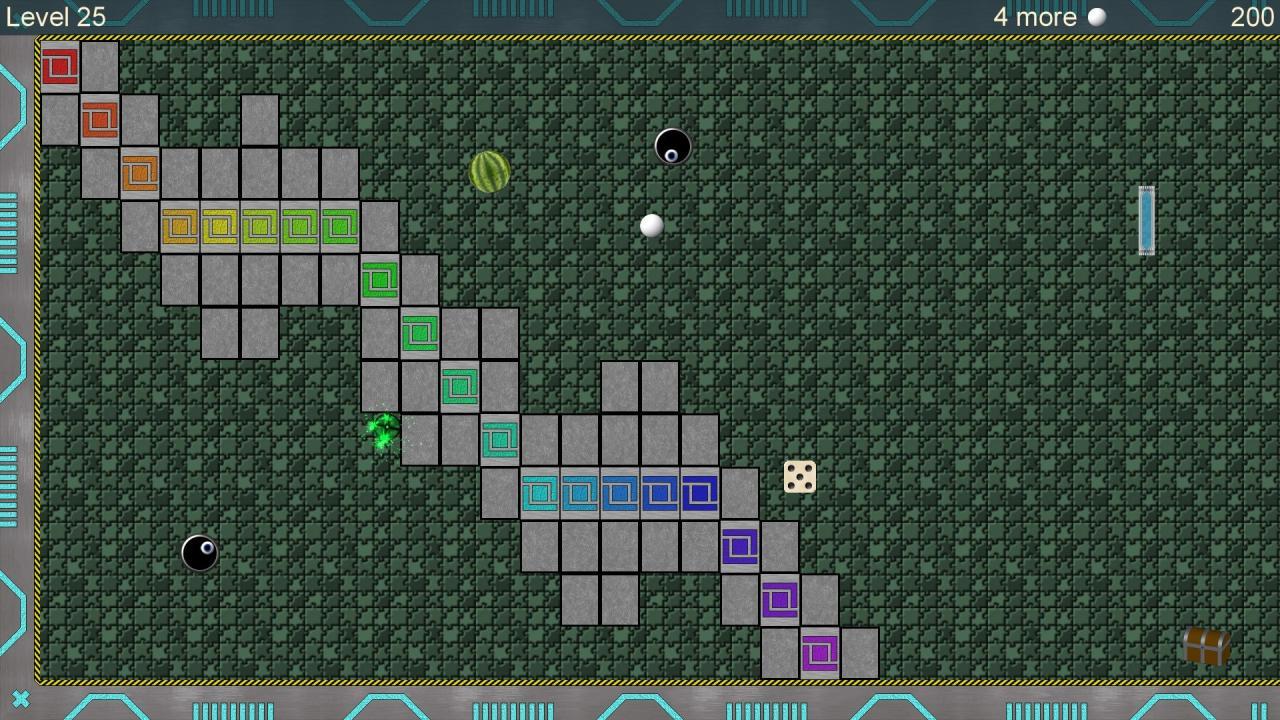Click the X icon in the bottom-left corner
The height and width of the screenshot is (720, 1280).
click(x=20, y=699)
